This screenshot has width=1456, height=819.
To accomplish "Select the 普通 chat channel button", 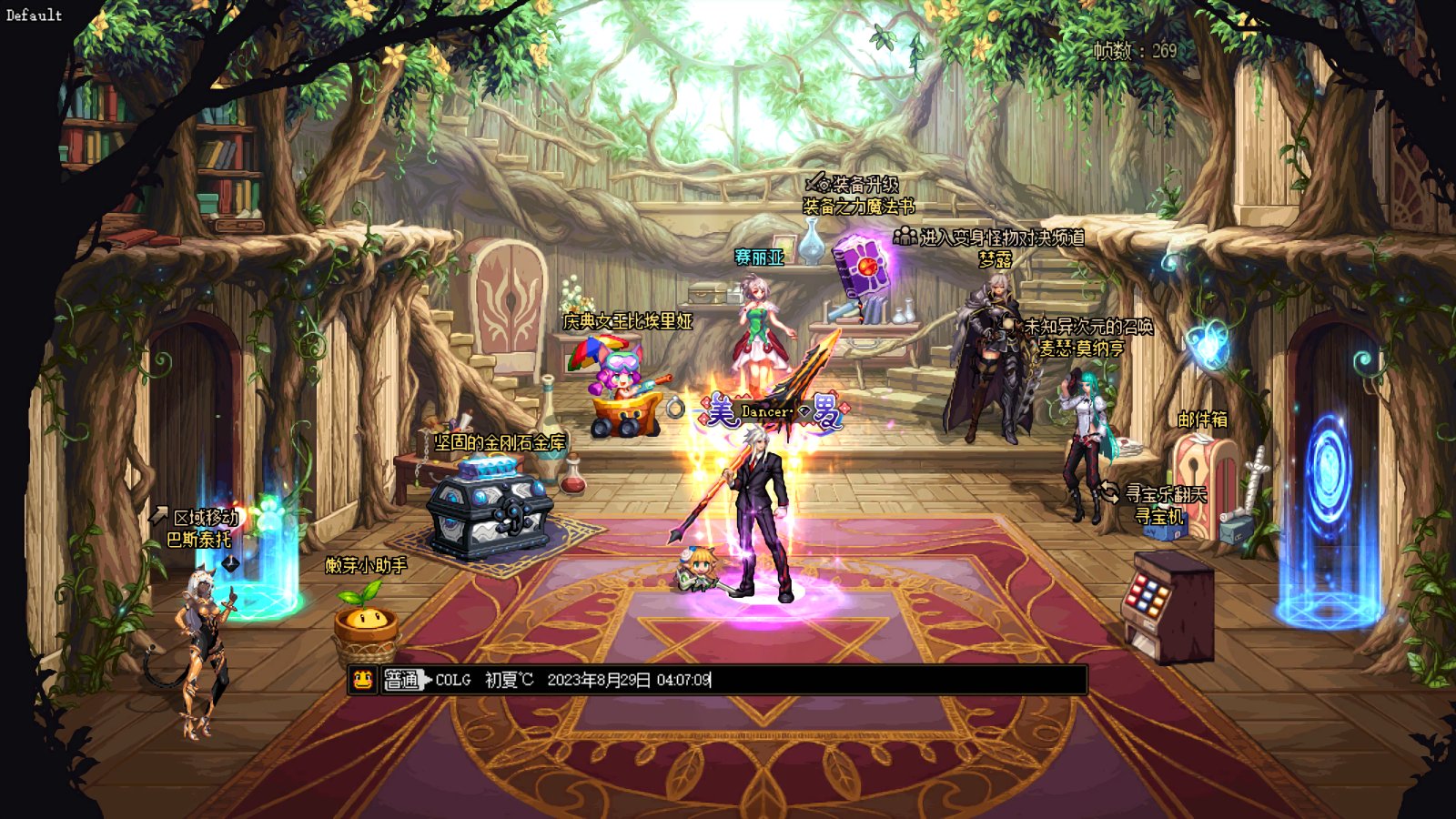I will (x=401, y=680).
